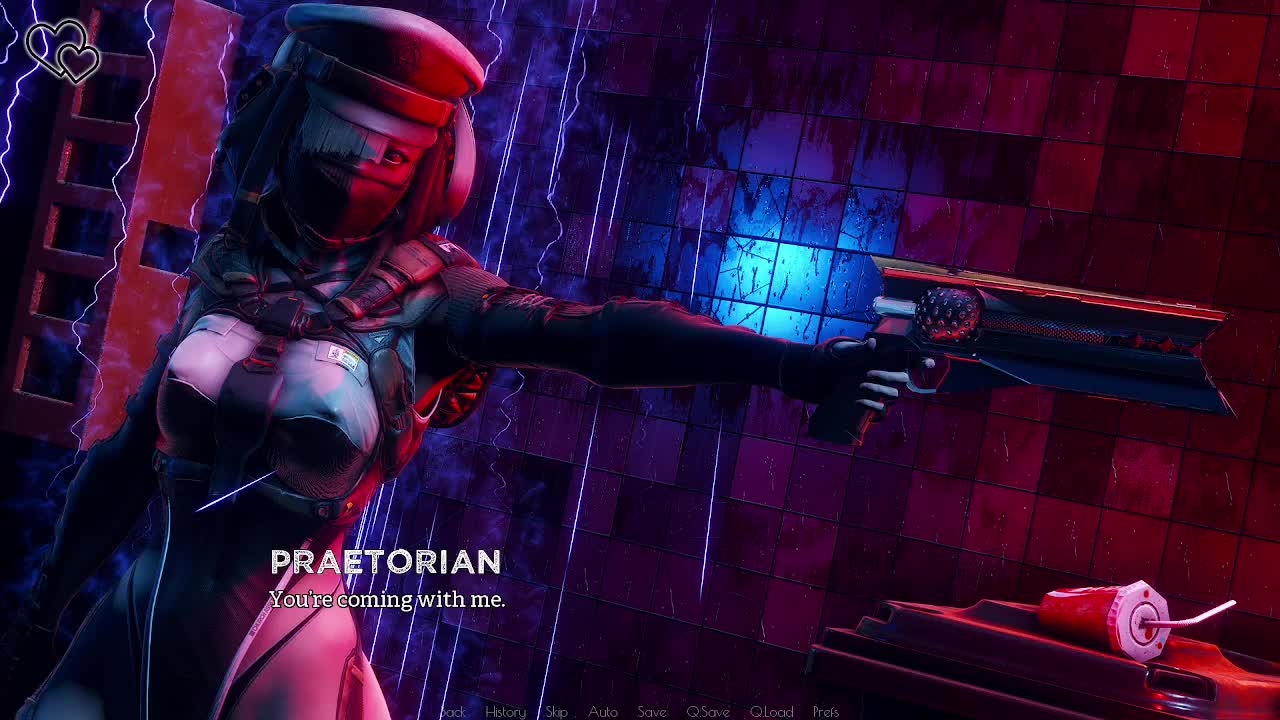Click the double hearts icon

click(x=63, y=50)
